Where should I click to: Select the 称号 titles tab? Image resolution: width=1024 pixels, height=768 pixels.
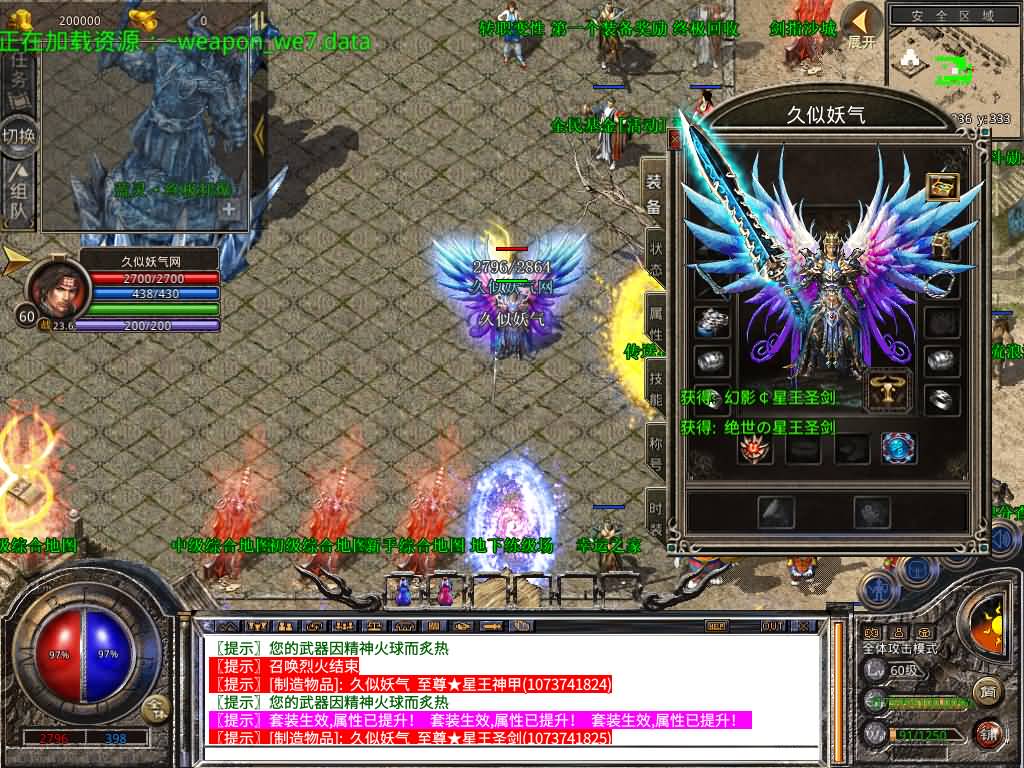(655, 448)
